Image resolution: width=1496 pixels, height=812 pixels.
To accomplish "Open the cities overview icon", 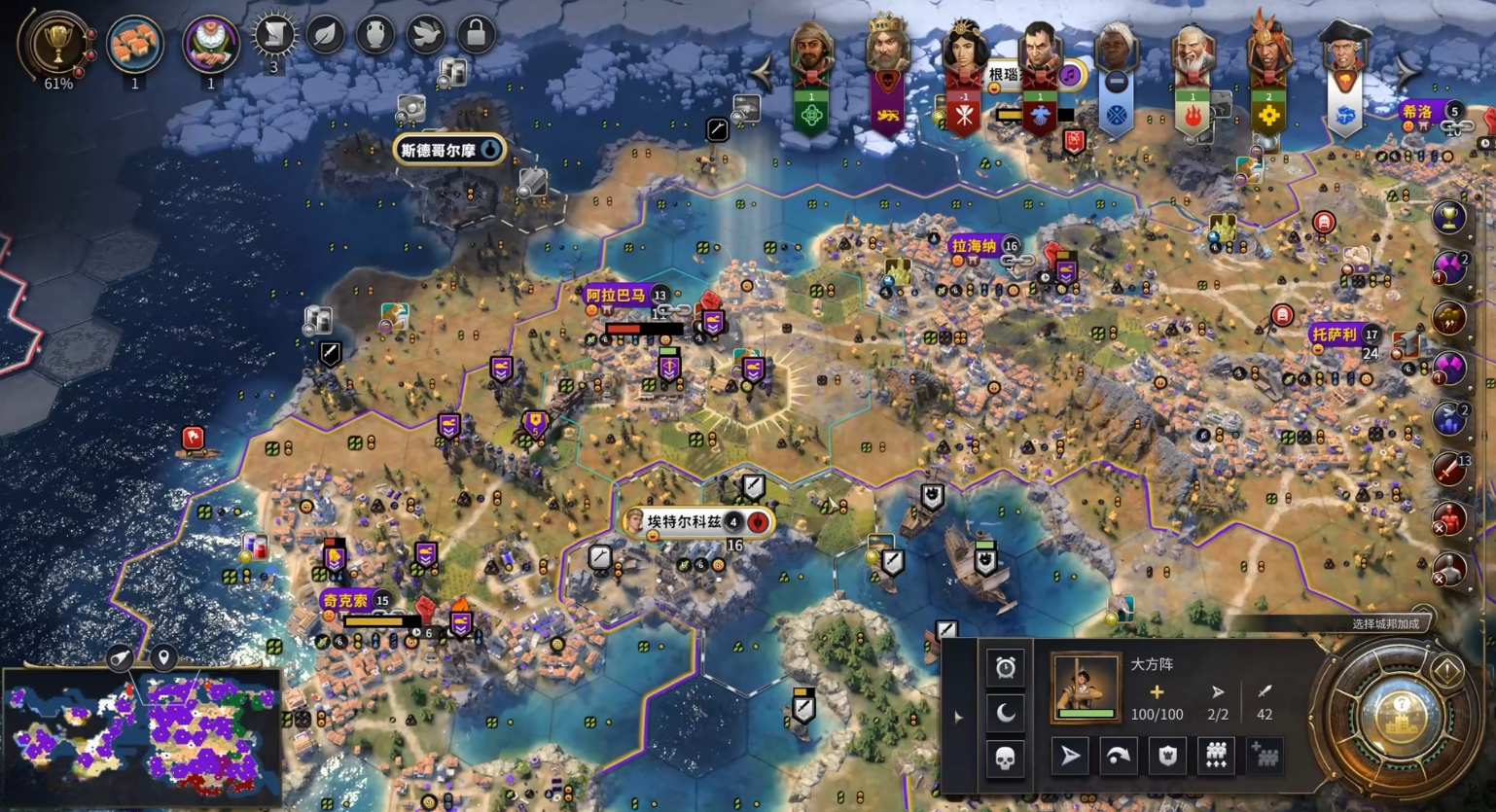I will click(134, 43).
